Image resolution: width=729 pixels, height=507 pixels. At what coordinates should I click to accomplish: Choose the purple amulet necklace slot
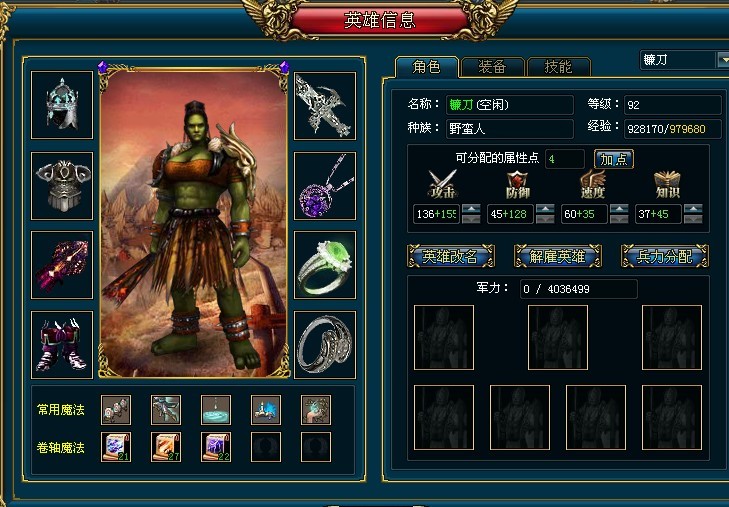pos(325,185)
